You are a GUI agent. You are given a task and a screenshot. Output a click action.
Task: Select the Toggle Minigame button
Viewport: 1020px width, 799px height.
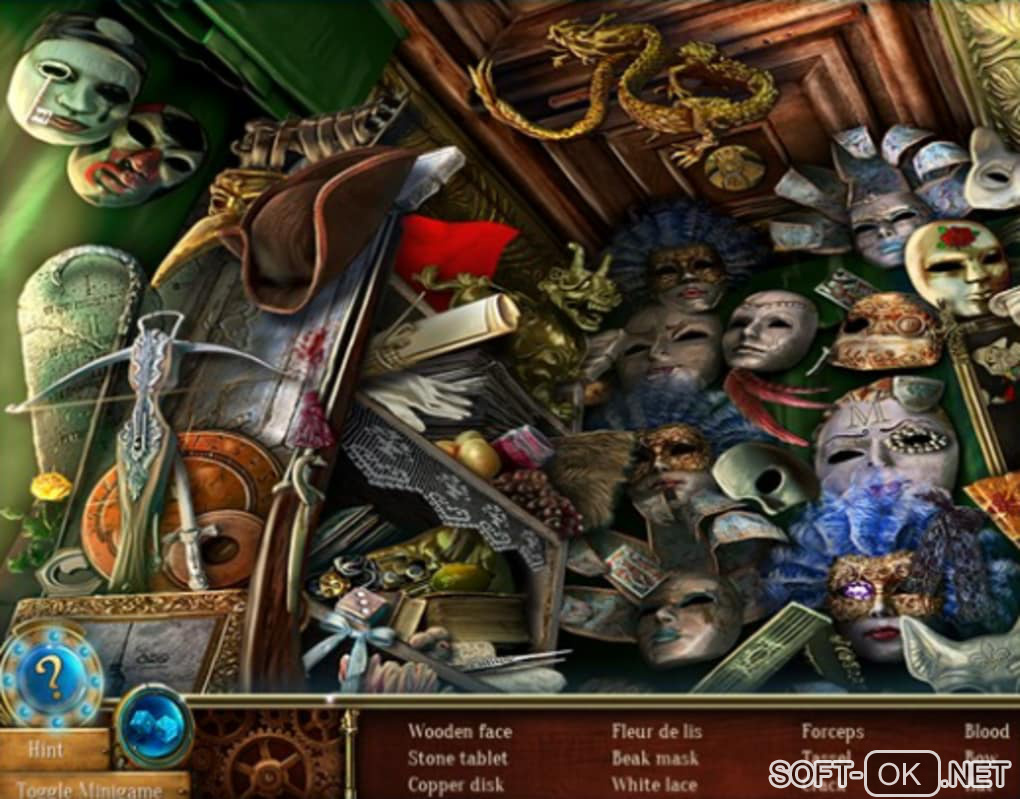click(x=92, y=787)
